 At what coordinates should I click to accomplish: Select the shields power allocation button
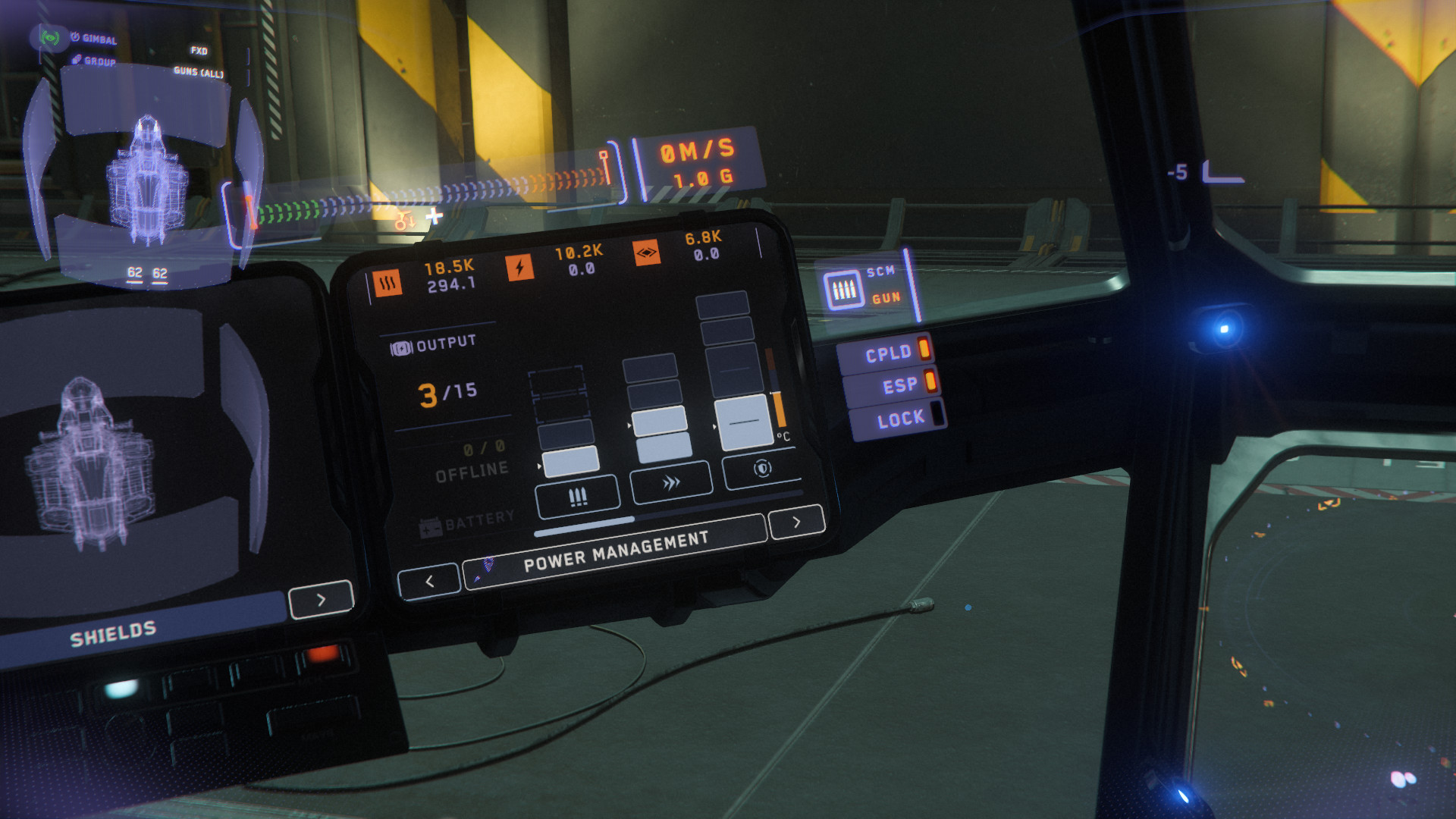point(762,469)
